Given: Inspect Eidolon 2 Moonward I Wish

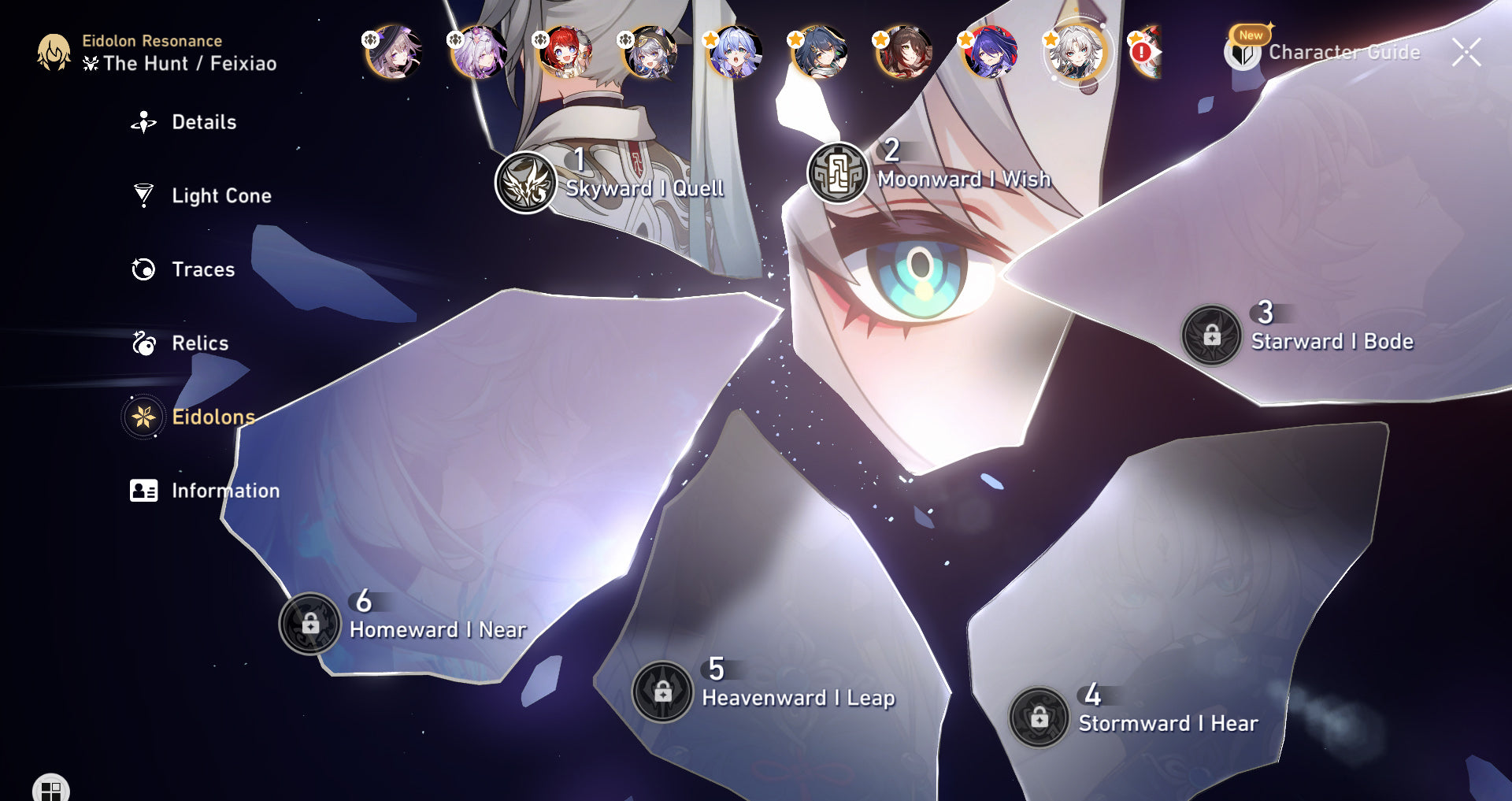Looking at the screenshot, I should coord(838,172).
